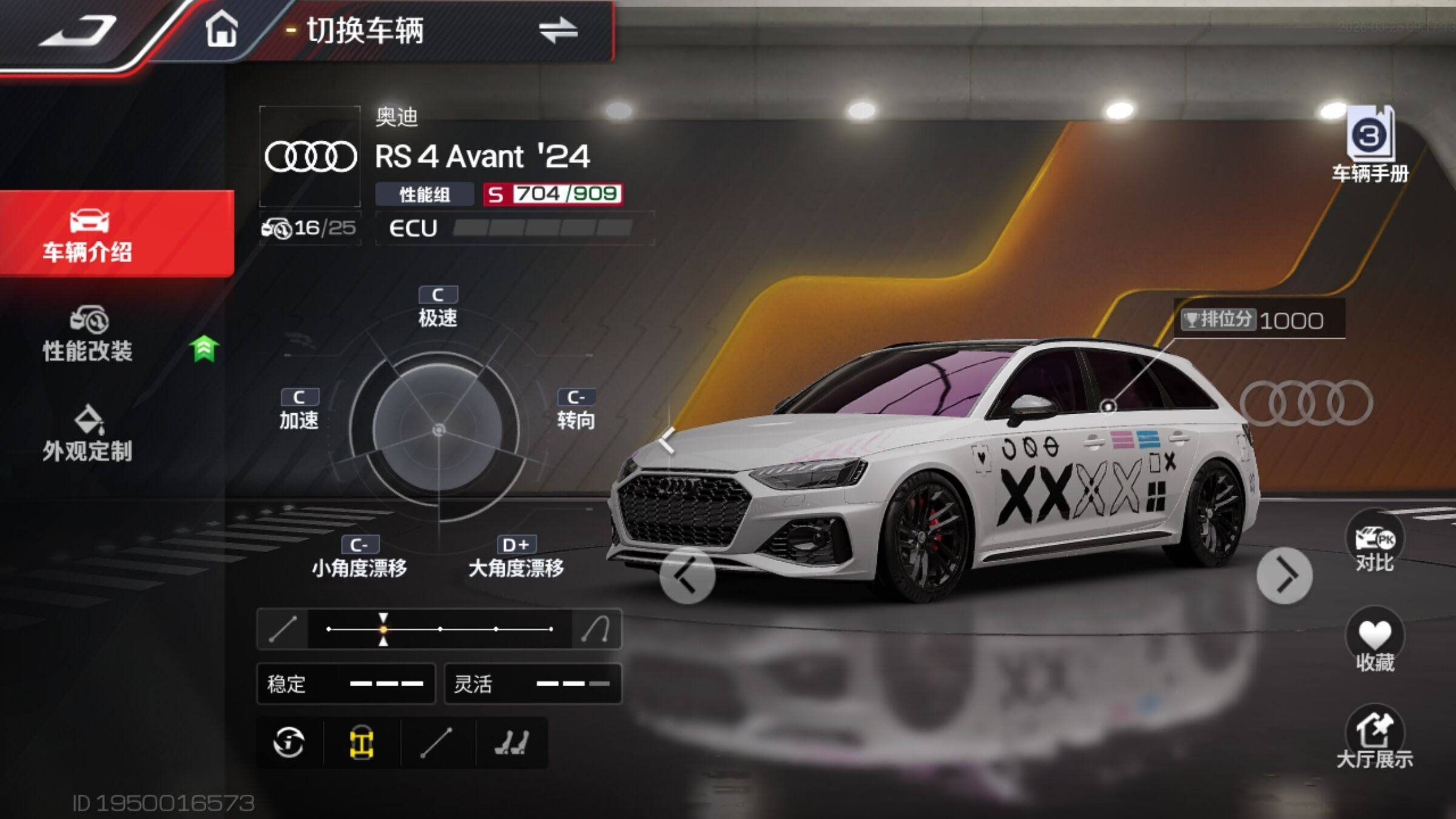Click the seats icon
1456x819 pixels.
click(x=511, y=743)
